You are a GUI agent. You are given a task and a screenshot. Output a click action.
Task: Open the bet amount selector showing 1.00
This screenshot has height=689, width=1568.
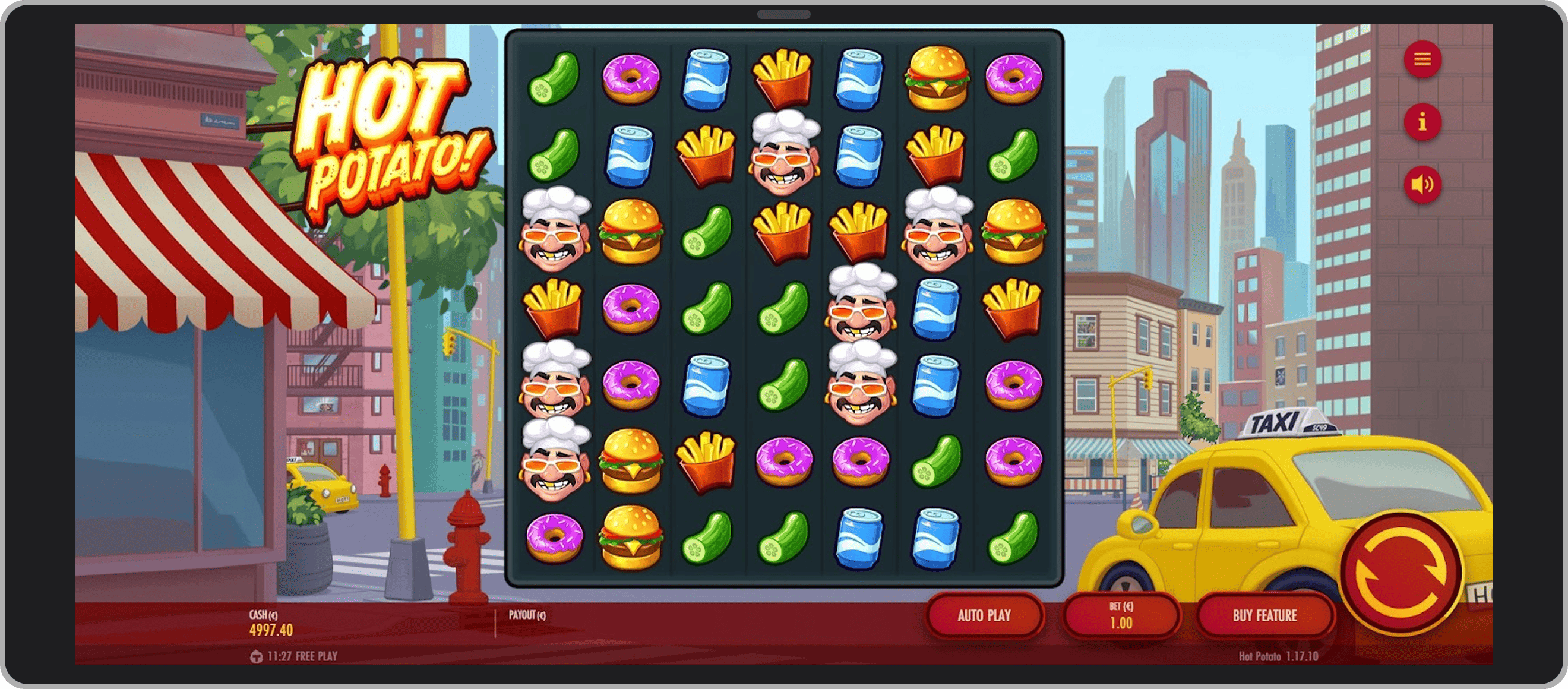pyautogui.click(x=1122, y=615)
